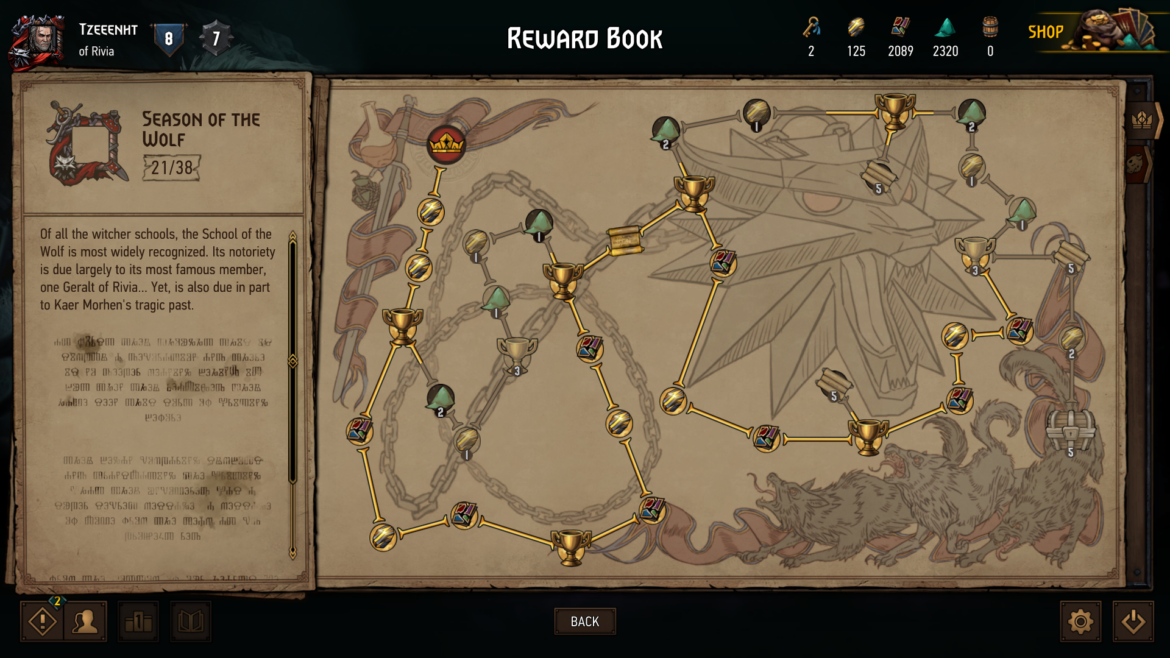Choose the treasure chest reward node
1170x658 pixels.
coord(1070,428)
